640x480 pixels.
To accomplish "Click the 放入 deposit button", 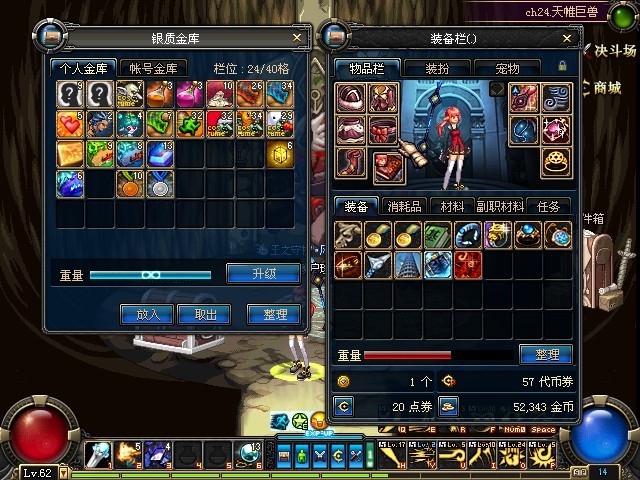I will click(x=147, y=314).
